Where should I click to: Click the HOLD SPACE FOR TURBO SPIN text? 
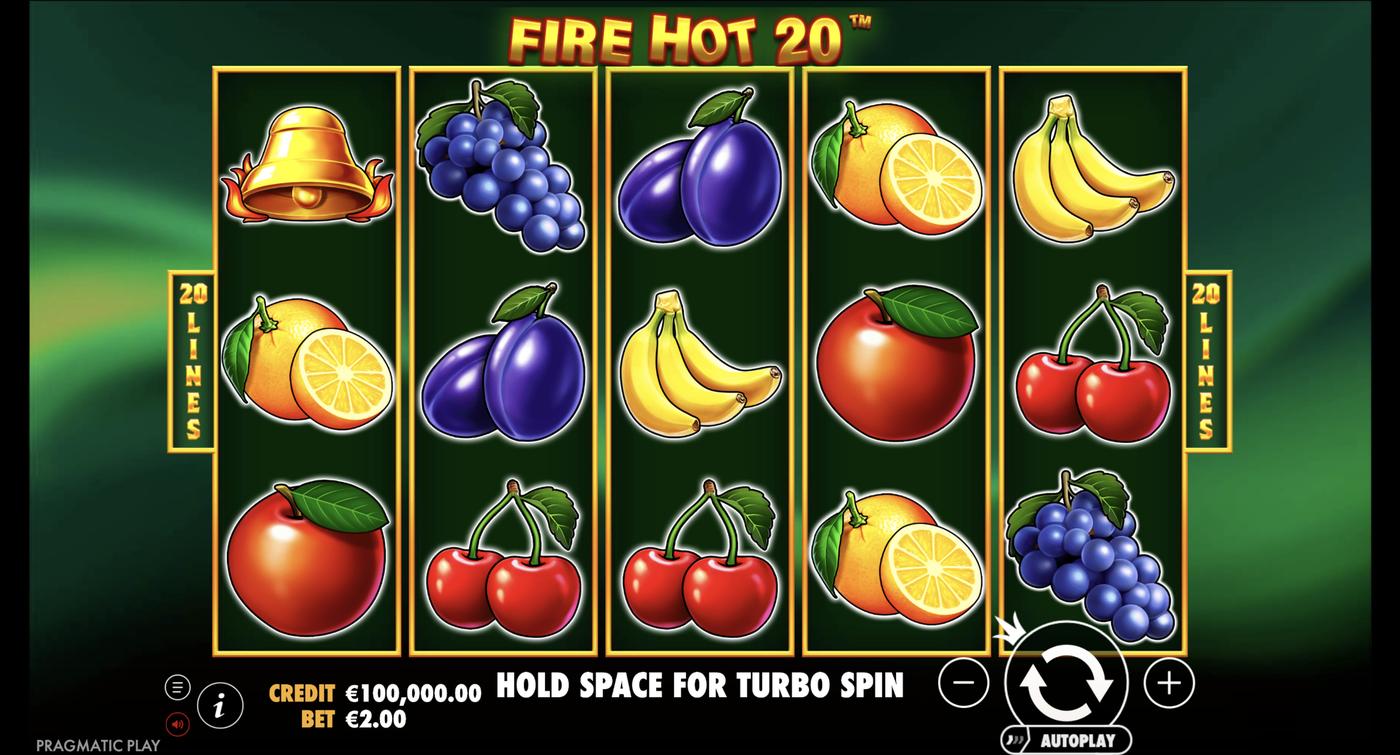(698, 687)
